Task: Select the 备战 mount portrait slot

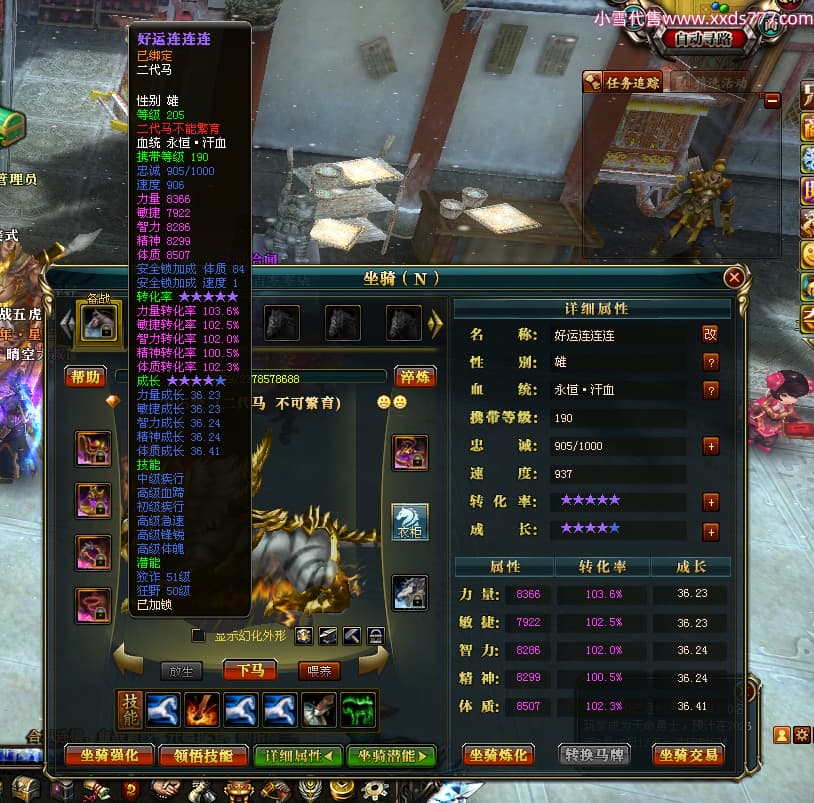Action: 98,322
